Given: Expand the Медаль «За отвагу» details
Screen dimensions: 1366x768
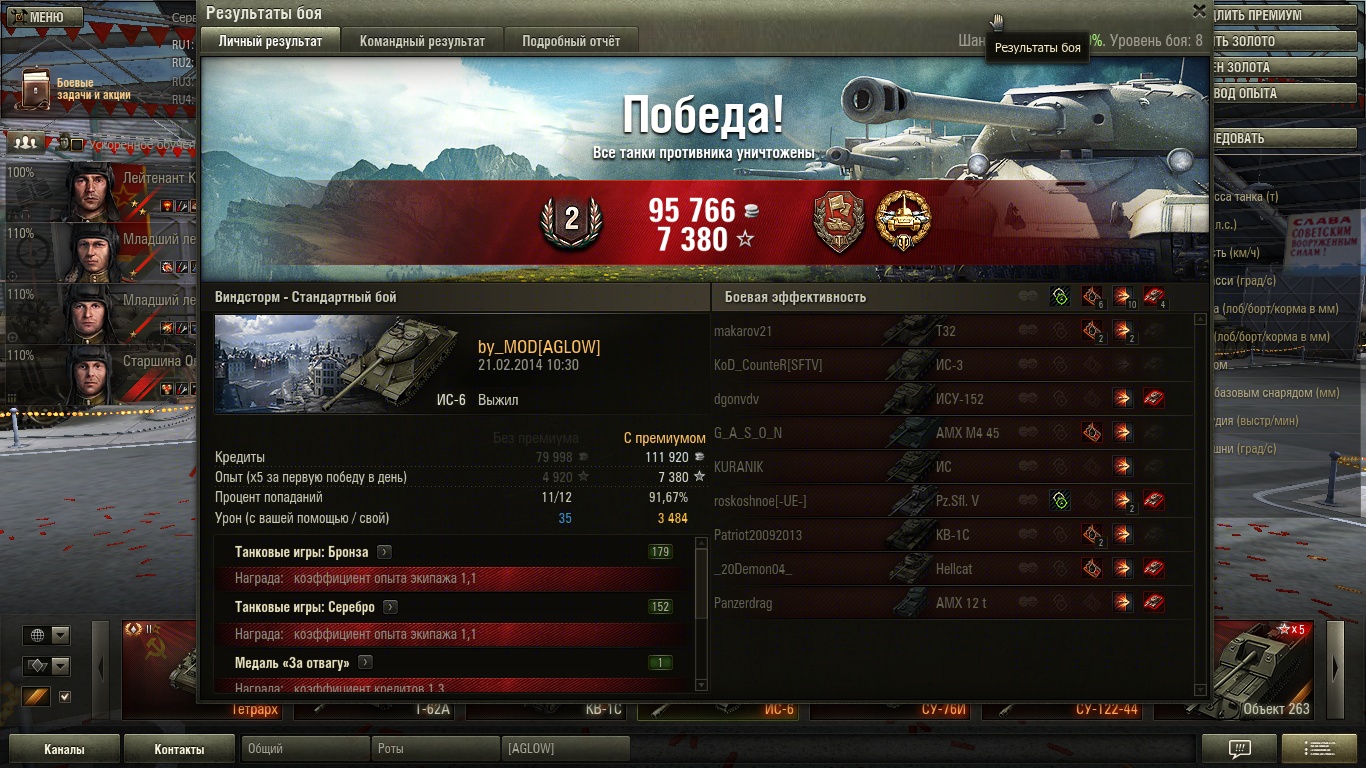Looking at the screenshot, I should pyautogui.click(x=366, y=662).
